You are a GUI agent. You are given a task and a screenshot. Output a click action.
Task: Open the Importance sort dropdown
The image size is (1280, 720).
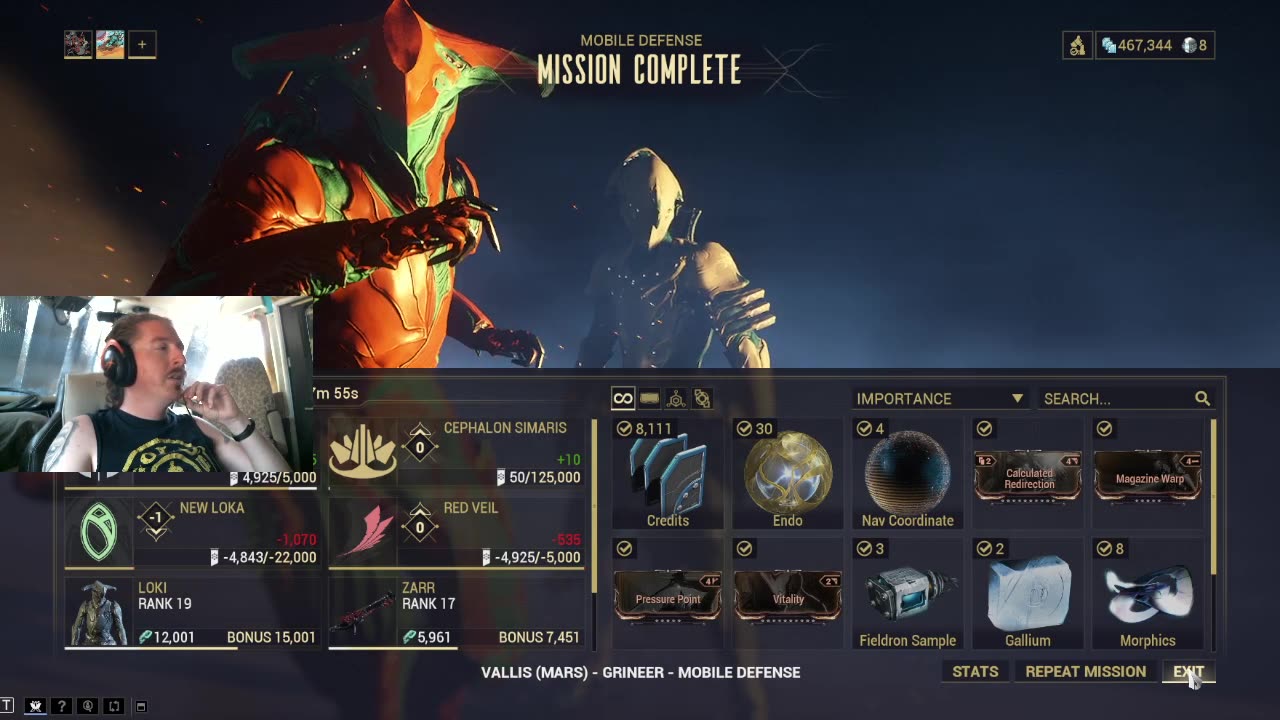938,398
